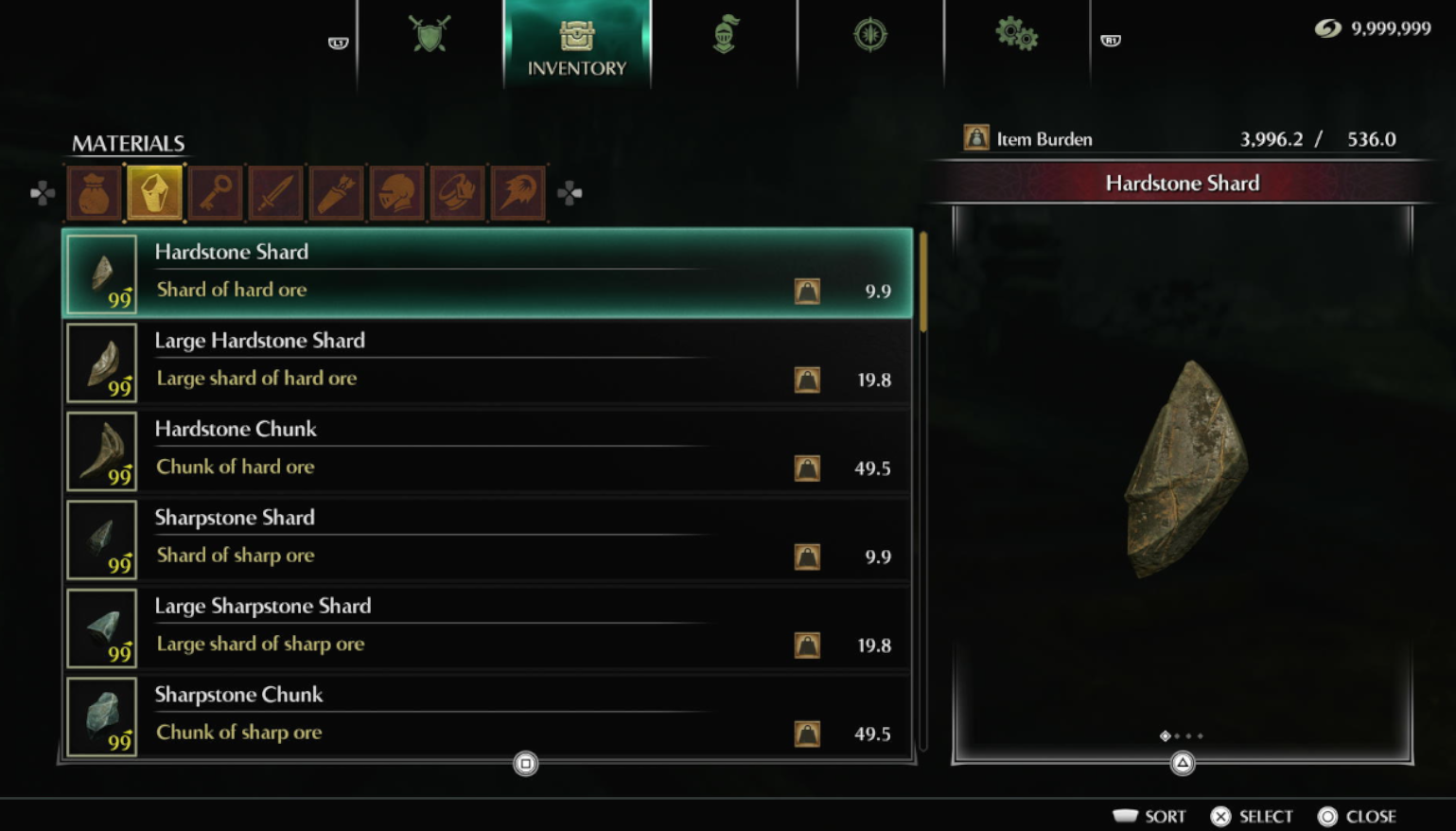Viewport: 1456px width, 831px height.
Task: Choose the Large Hardstone Shard item
Action: tap(487, 362)
